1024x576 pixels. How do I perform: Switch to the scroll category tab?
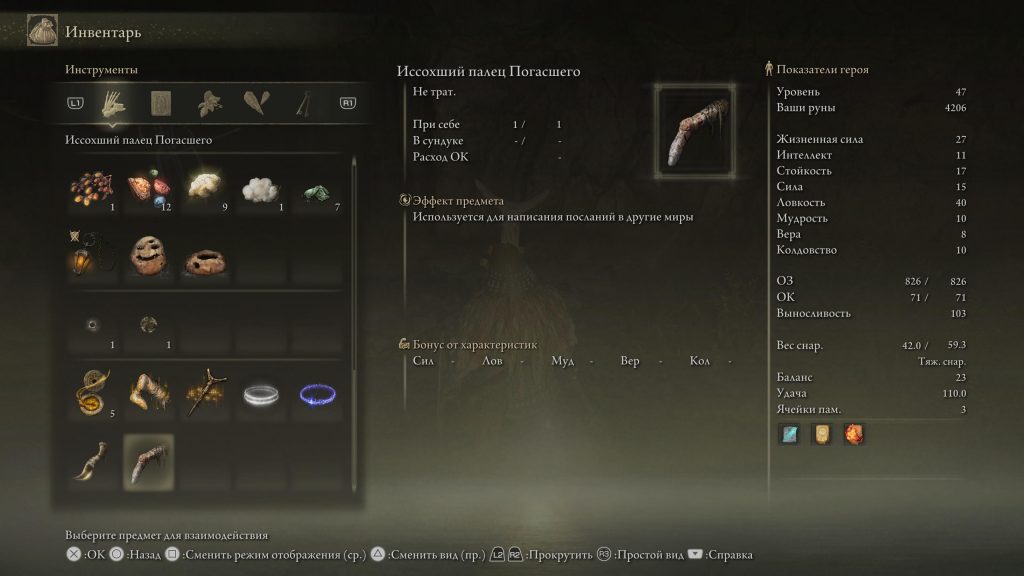[160, 103]
